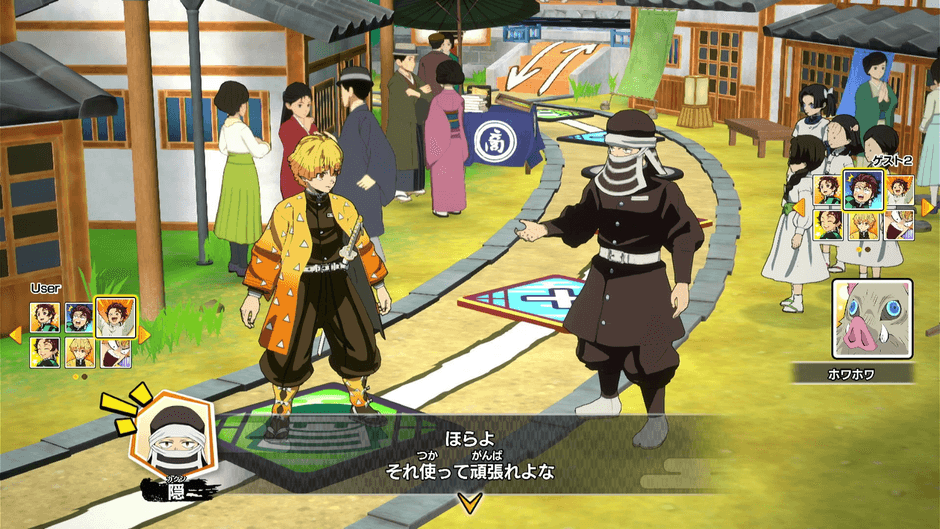This screenshot has height=529, width=940.
Task: Select the winking Tanjiro stamp in User panel
Action: (45, 352)
